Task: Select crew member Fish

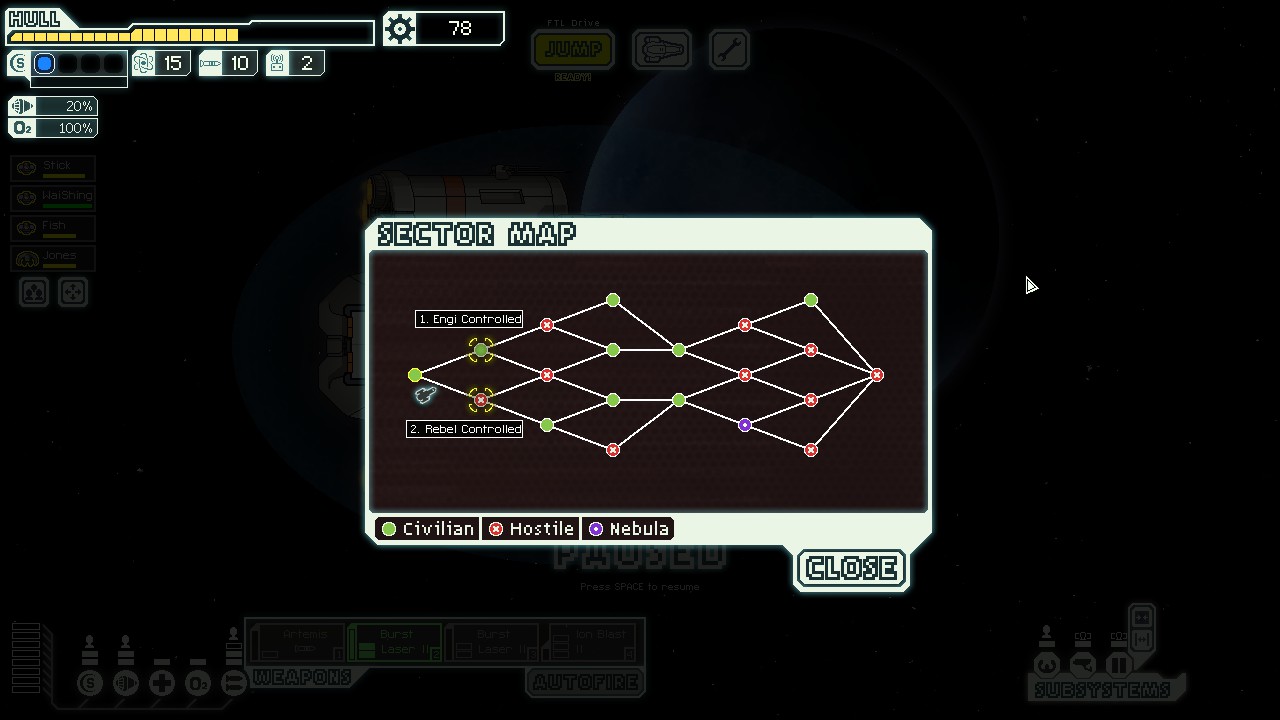Action: (x=54, y=228)
